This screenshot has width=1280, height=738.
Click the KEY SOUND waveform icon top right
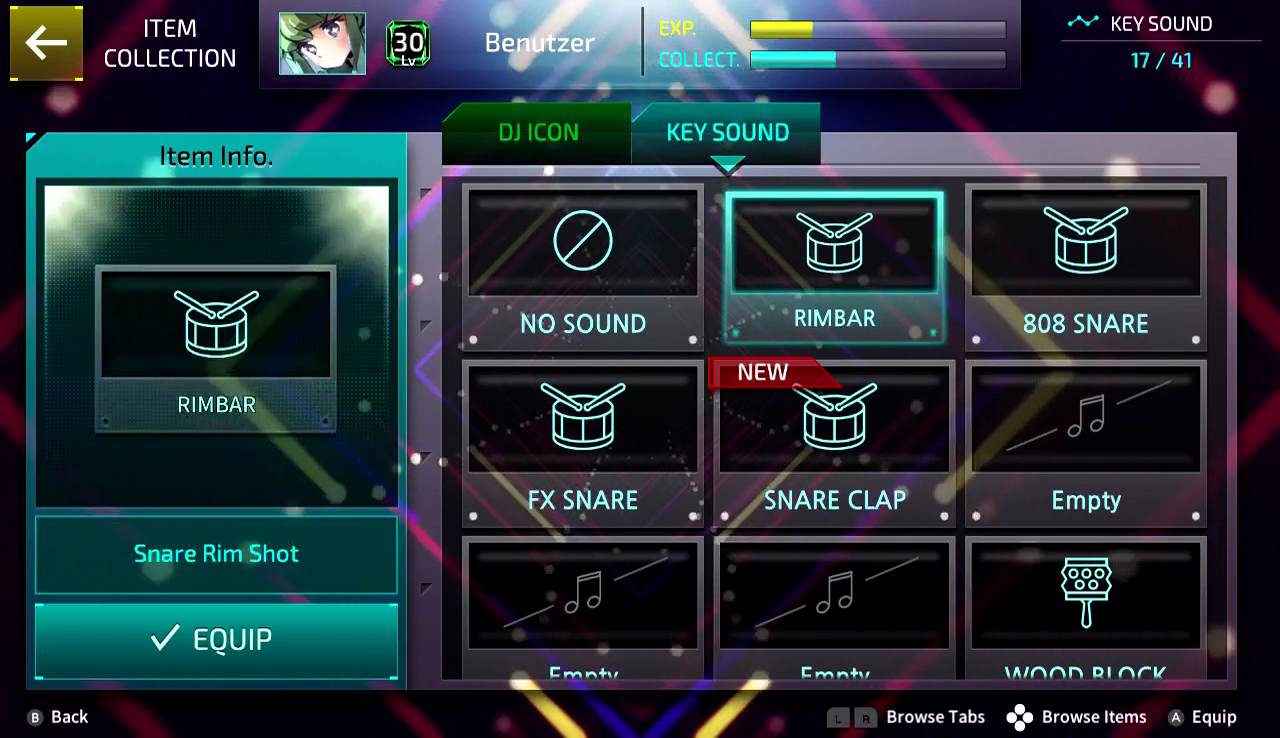coord(1081,24)
